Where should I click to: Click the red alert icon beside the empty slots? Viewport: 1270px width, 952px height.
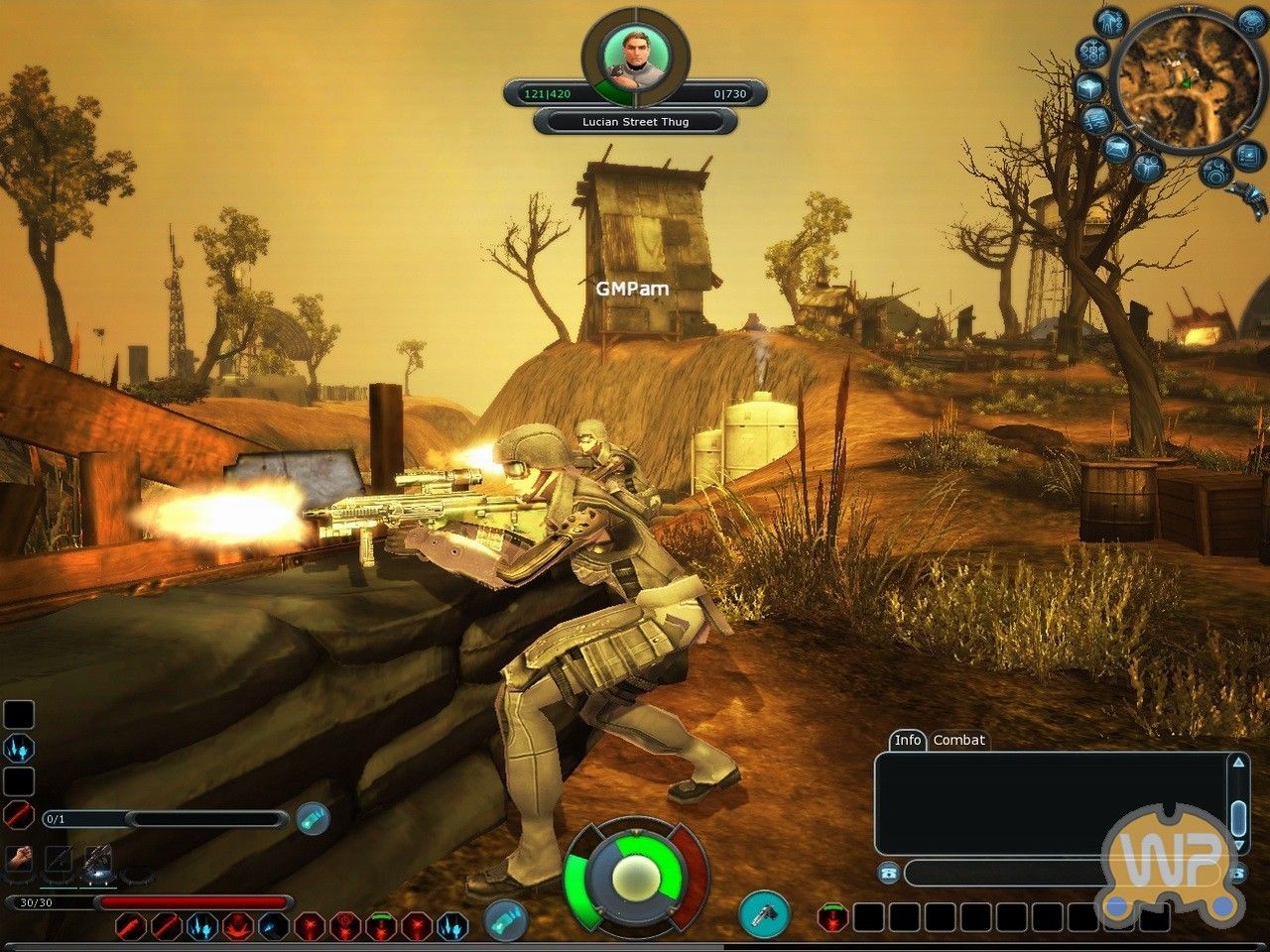831,918
